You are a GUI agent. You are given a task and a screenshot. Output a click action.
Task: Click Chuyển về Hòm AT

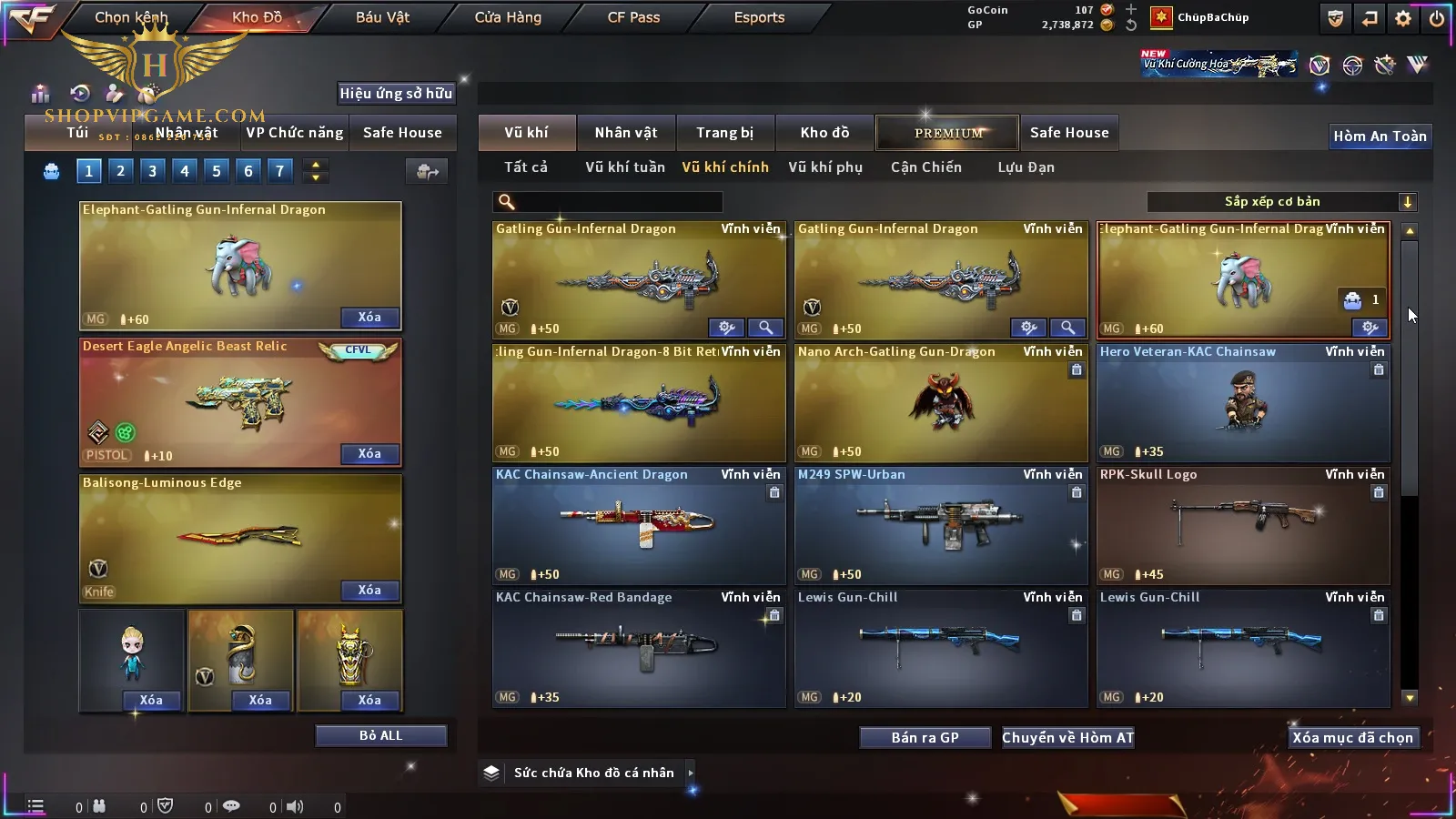(1067, 738)
